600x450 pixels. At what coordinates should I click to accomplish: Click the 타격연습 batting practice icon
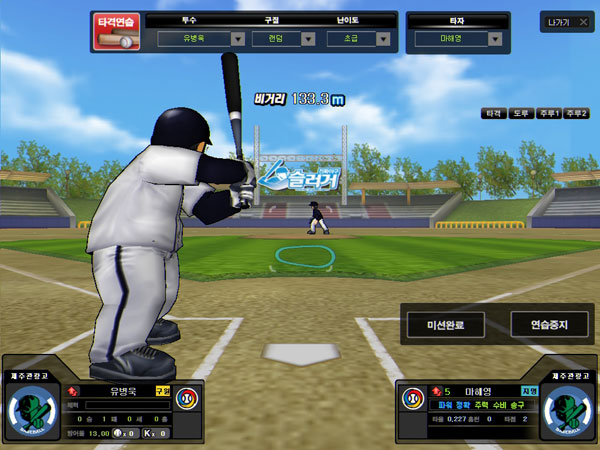click(118, 31)
